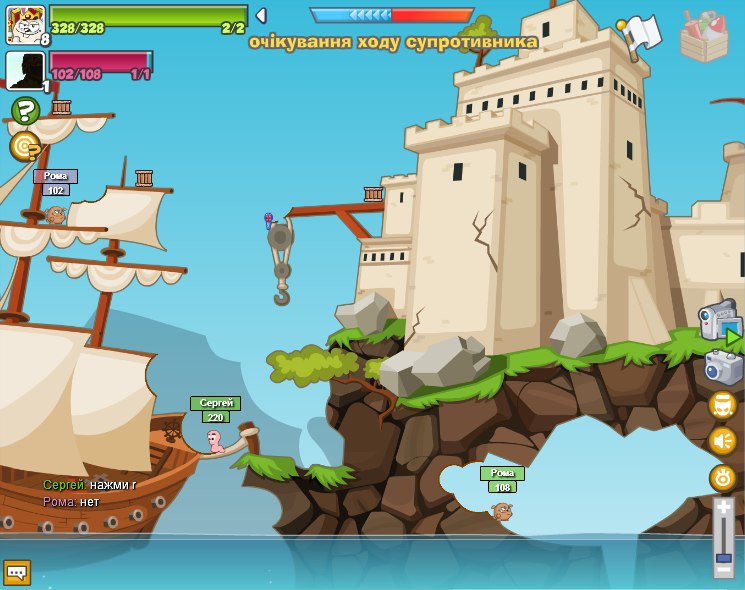Open the green question mark help button
Screen dimensions: 745x590
[x=25, y=111]
